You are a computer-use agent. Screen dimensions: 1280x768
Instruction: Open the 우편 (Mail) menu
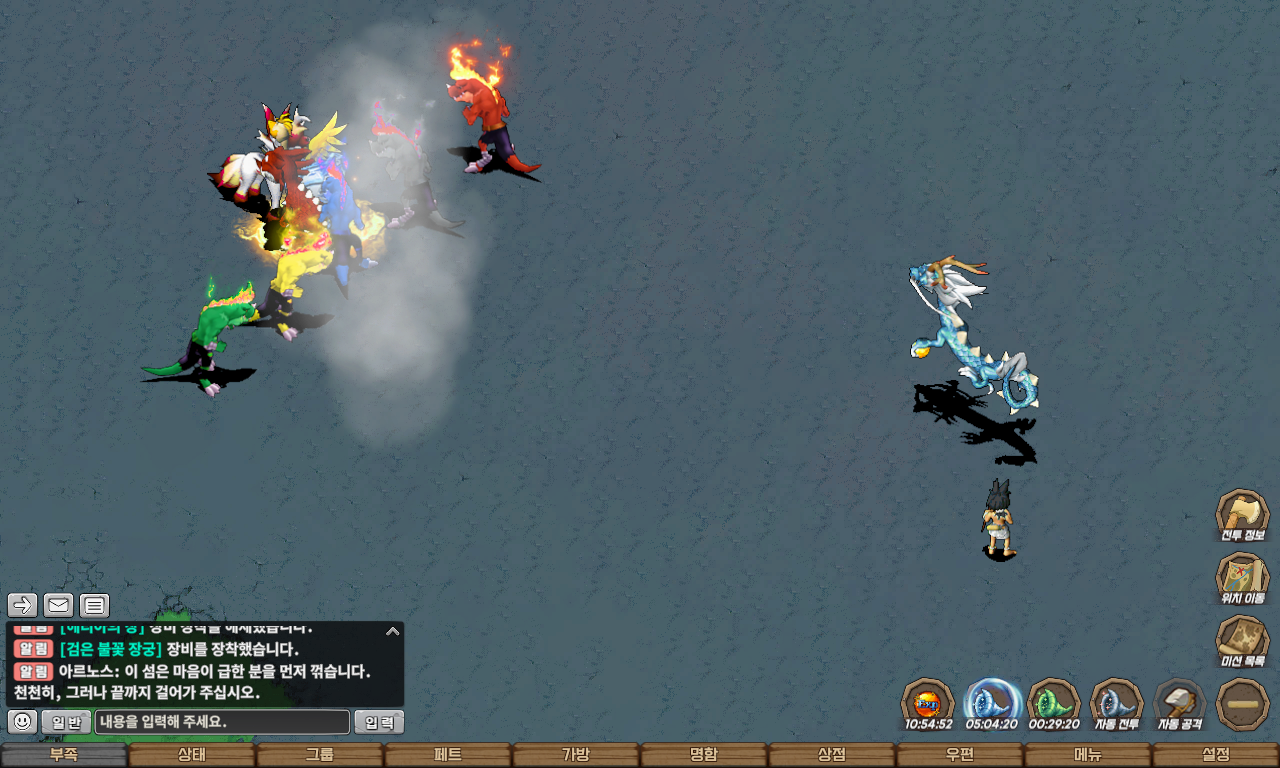(960, 755)
